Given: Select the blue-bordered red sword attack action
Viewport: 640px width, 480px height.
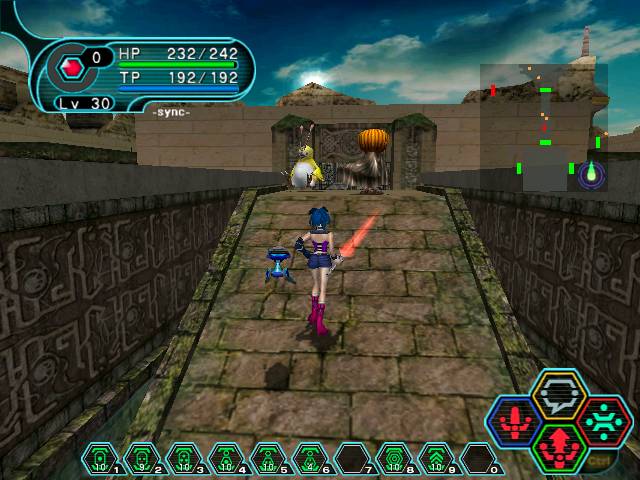Looking at the screenshot, I should 514,421.
